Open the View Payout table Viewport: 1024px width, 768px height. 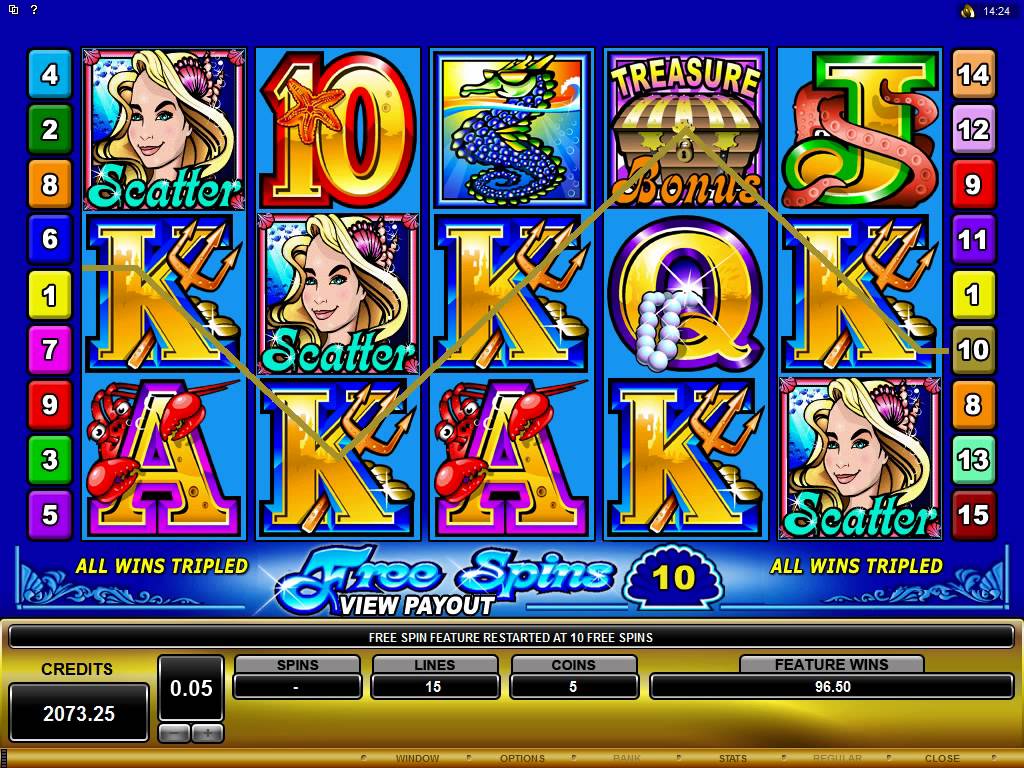coord(416,605)
